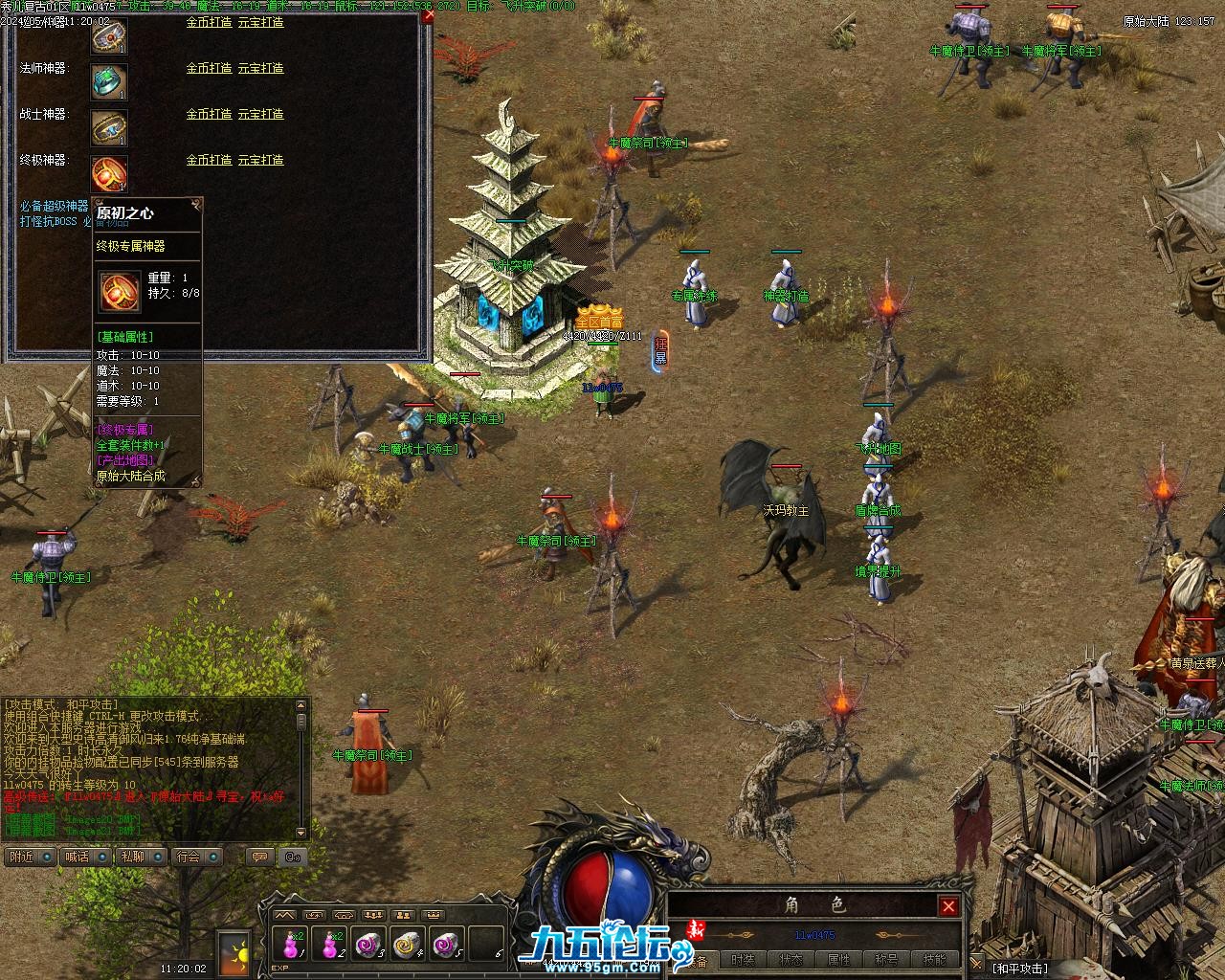Screen dimensions: 1225x980
Task: Show the 技能 skills tab
Action: 934,960
